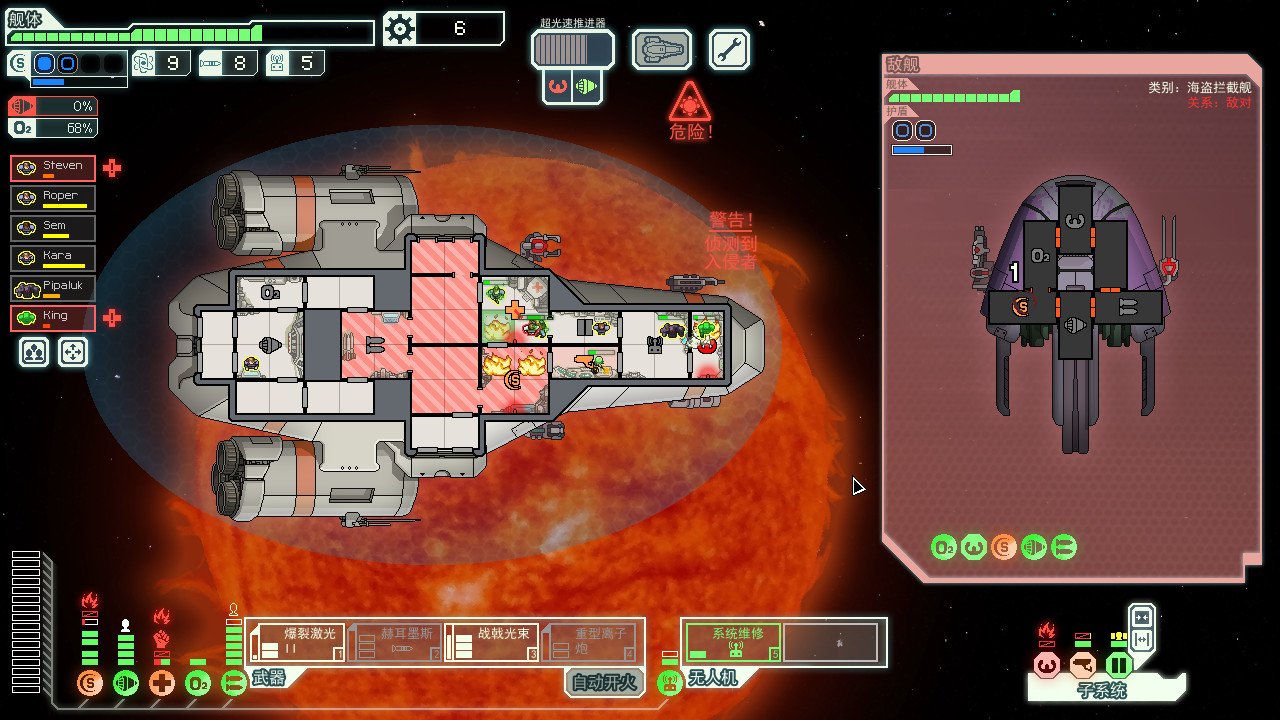Viewport: 1280px width, 720px height.
Task: Open ship upgrades via the wrench icon
Action: coord(729,48)
